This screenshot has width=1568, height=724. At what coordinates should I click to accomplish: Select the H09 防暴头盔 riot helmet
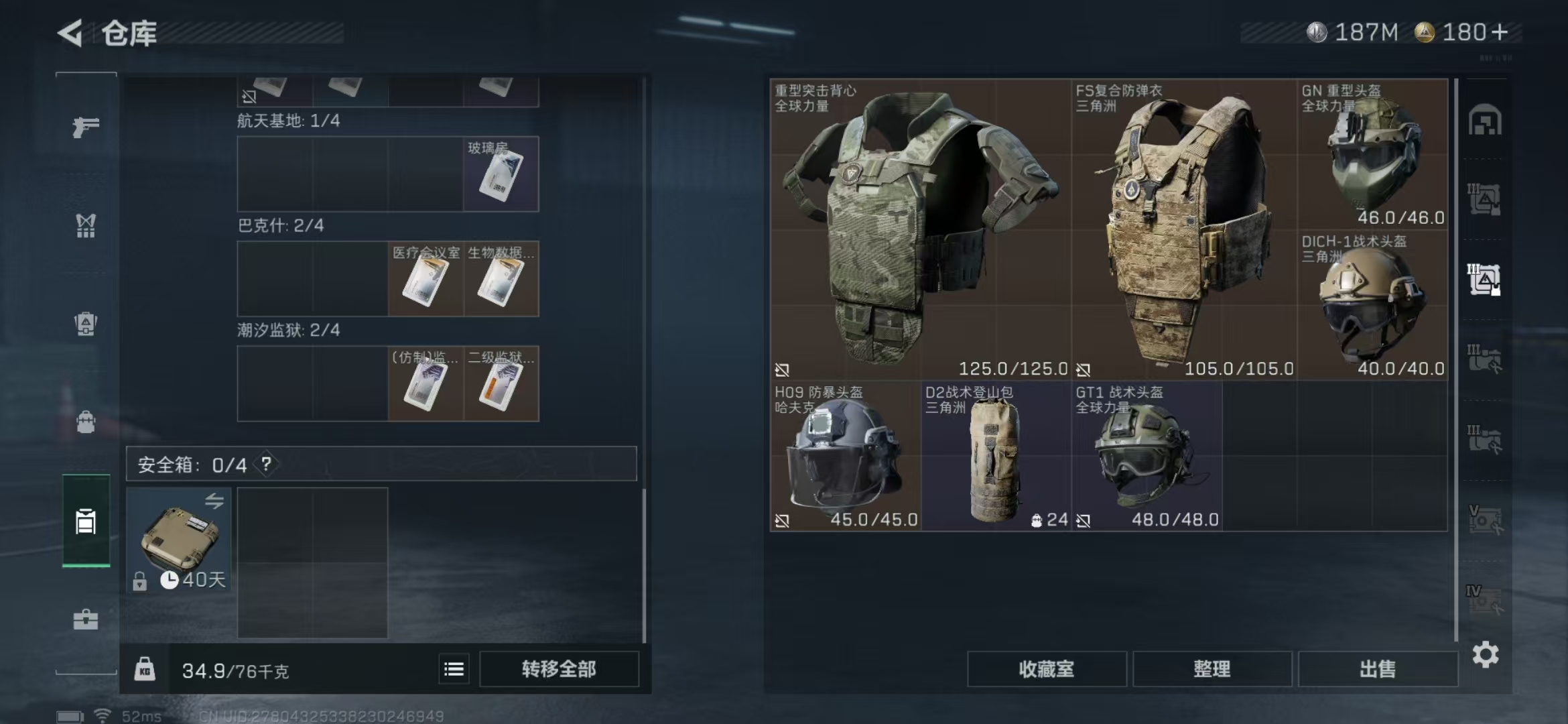pos(845,456)
